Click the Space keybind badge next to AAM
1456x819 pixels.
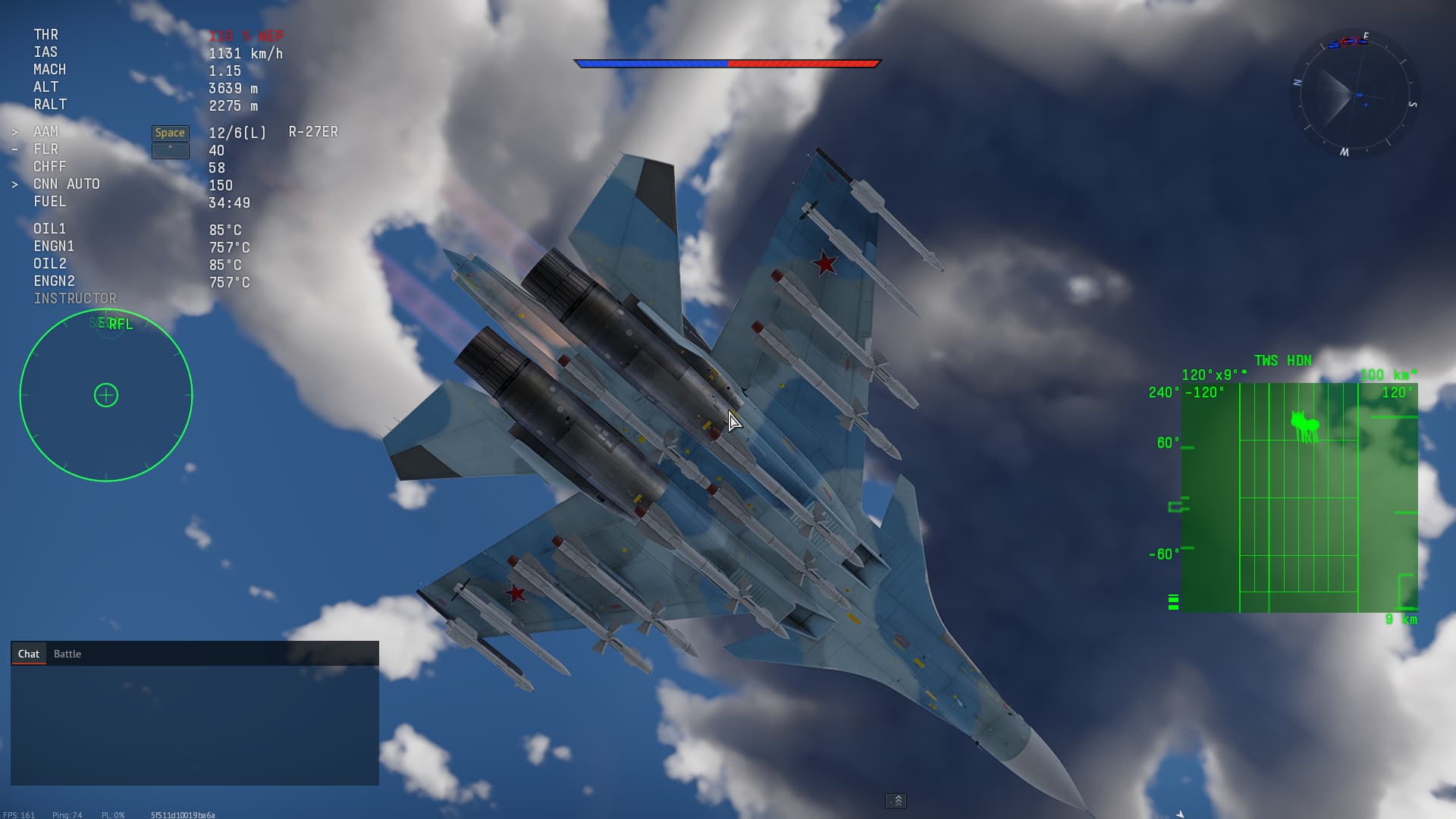point(170,132)
